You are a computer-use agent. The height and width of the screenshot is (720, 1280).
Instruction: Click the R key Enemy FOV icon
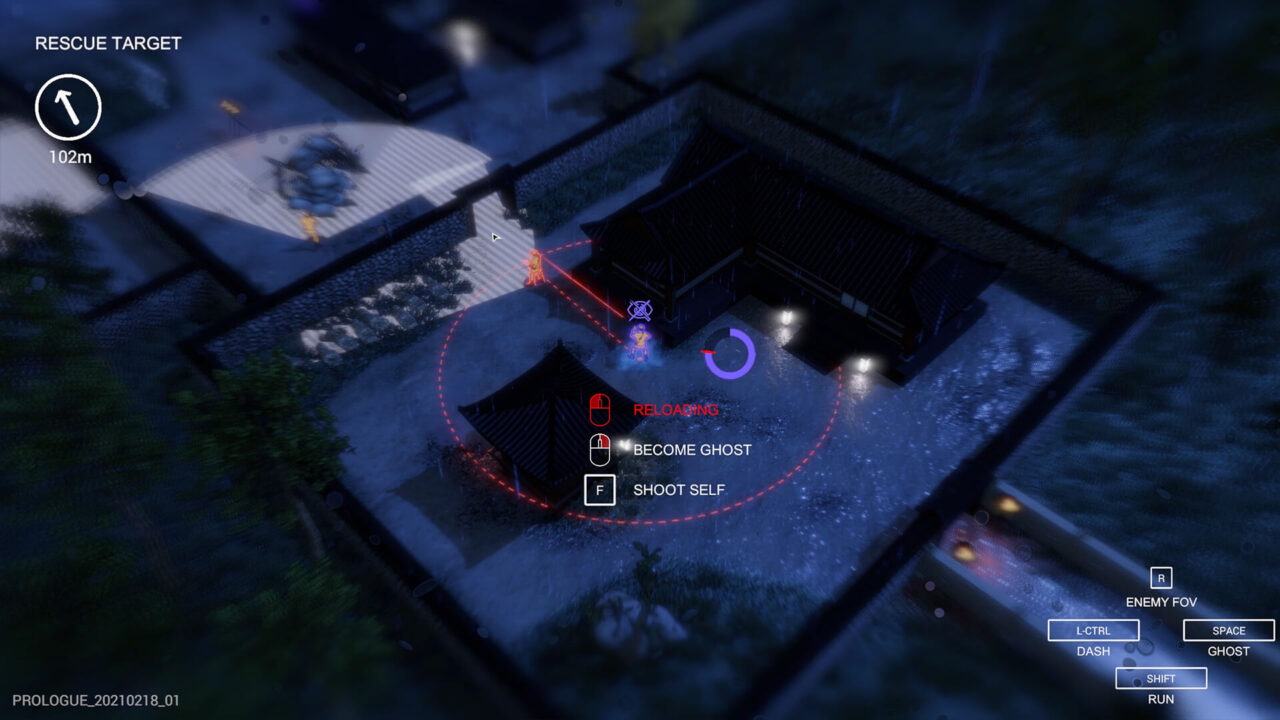1161,577
